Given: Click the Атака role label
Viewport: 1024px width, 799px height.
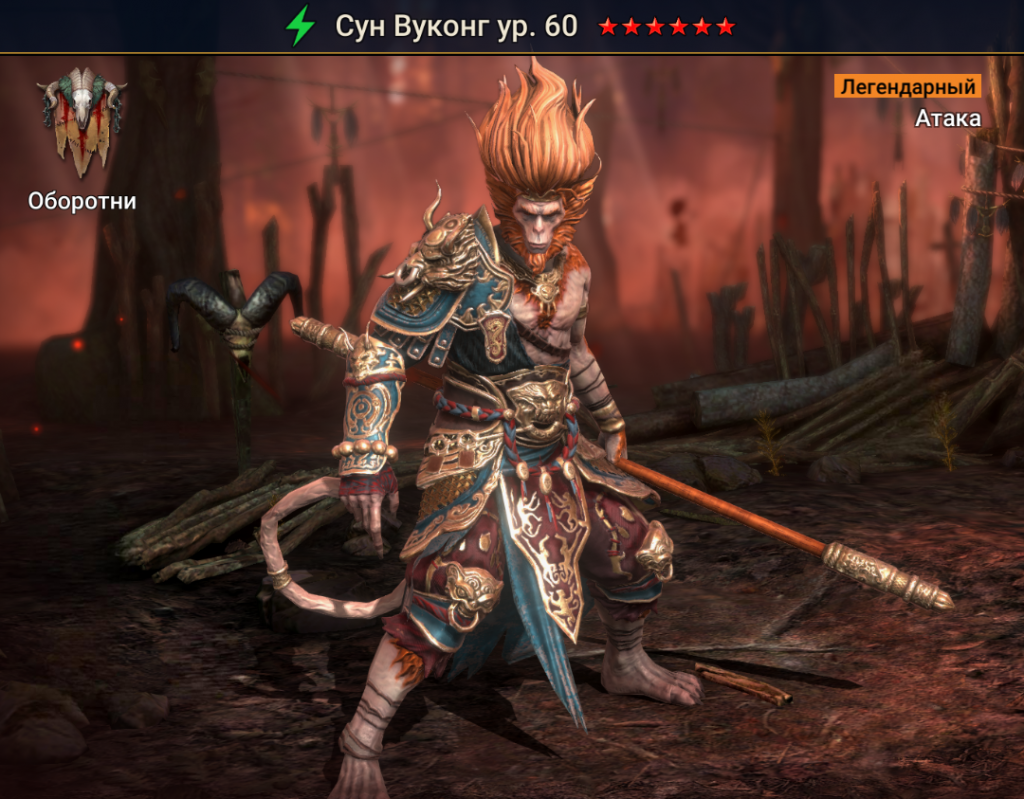Looking at the screenshot, I should [947, 118].
